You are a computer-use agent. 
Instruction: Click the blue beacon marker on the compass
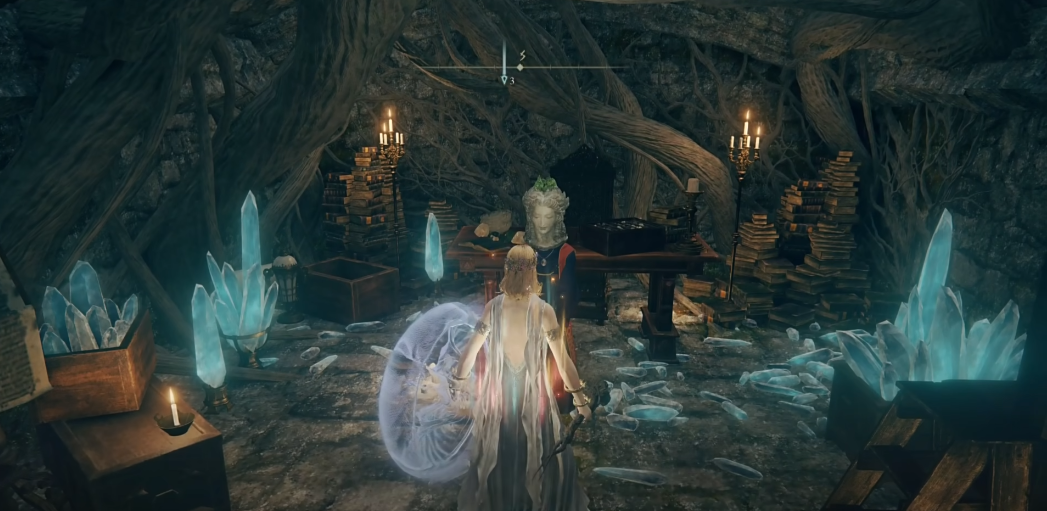[x=505, y=78]
